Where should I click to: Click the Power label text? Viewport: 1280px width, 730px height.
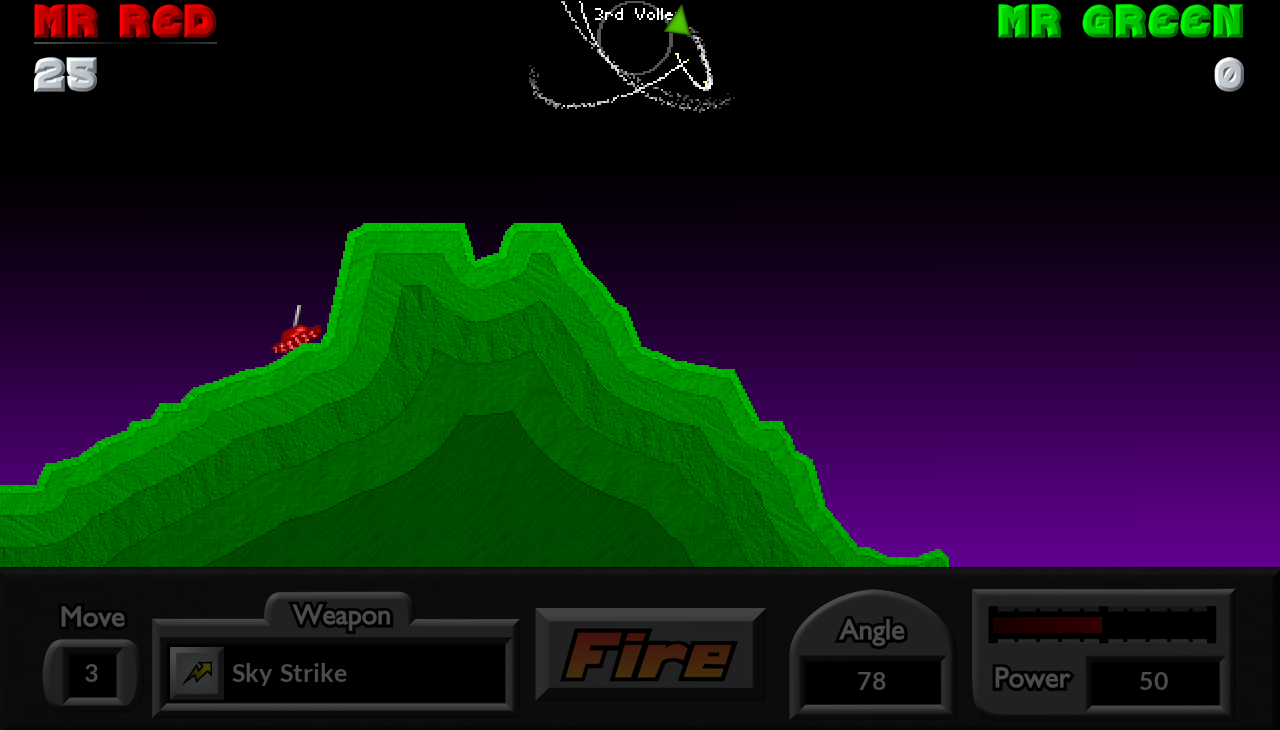[x=1031, y=680]
